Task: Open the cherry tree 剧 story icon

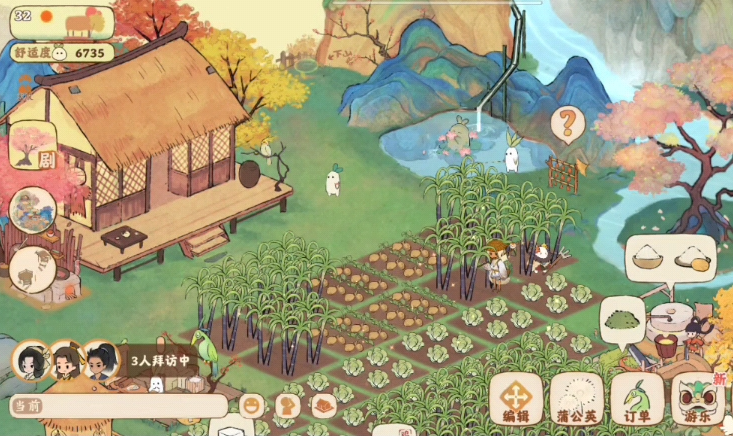Action: (33, 150)
